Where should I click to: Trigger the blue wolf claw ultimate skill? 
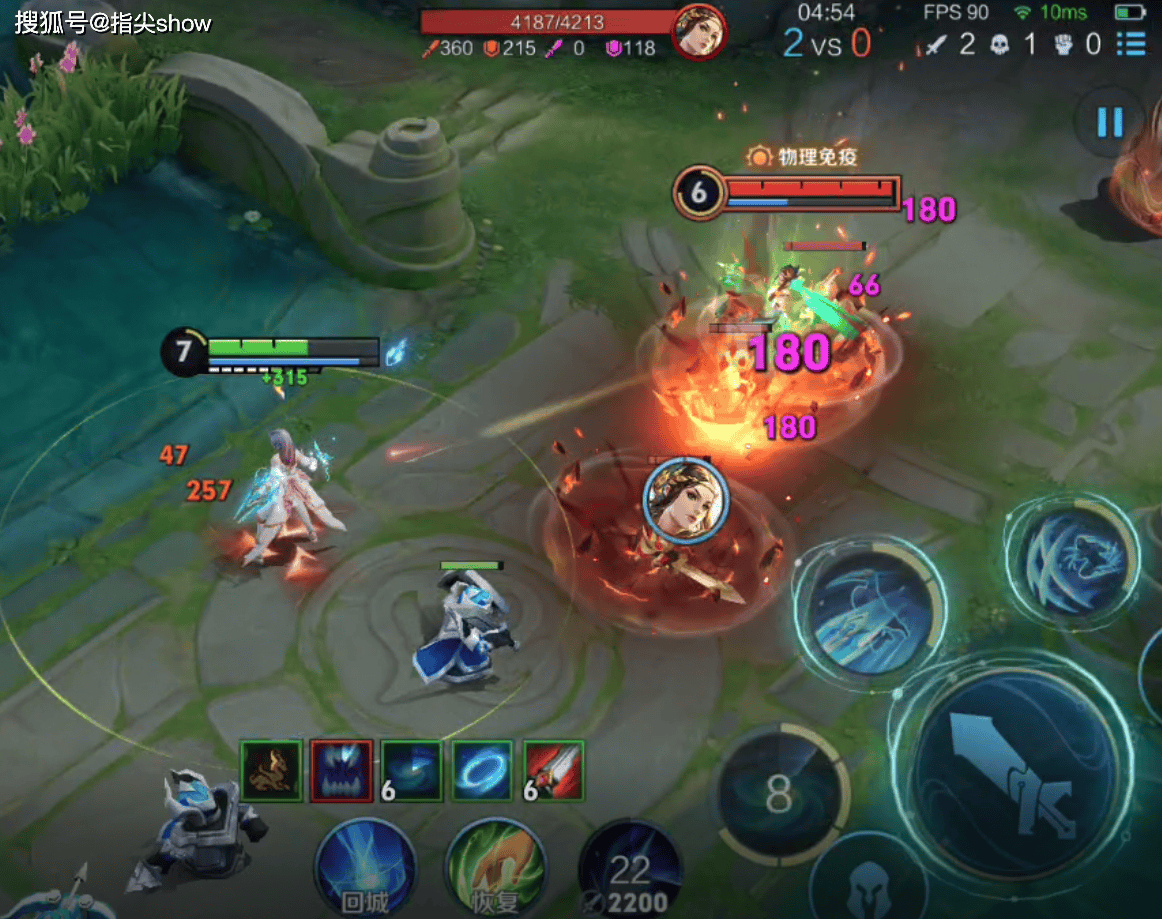pyautogui.click(x=1071, y=558)
